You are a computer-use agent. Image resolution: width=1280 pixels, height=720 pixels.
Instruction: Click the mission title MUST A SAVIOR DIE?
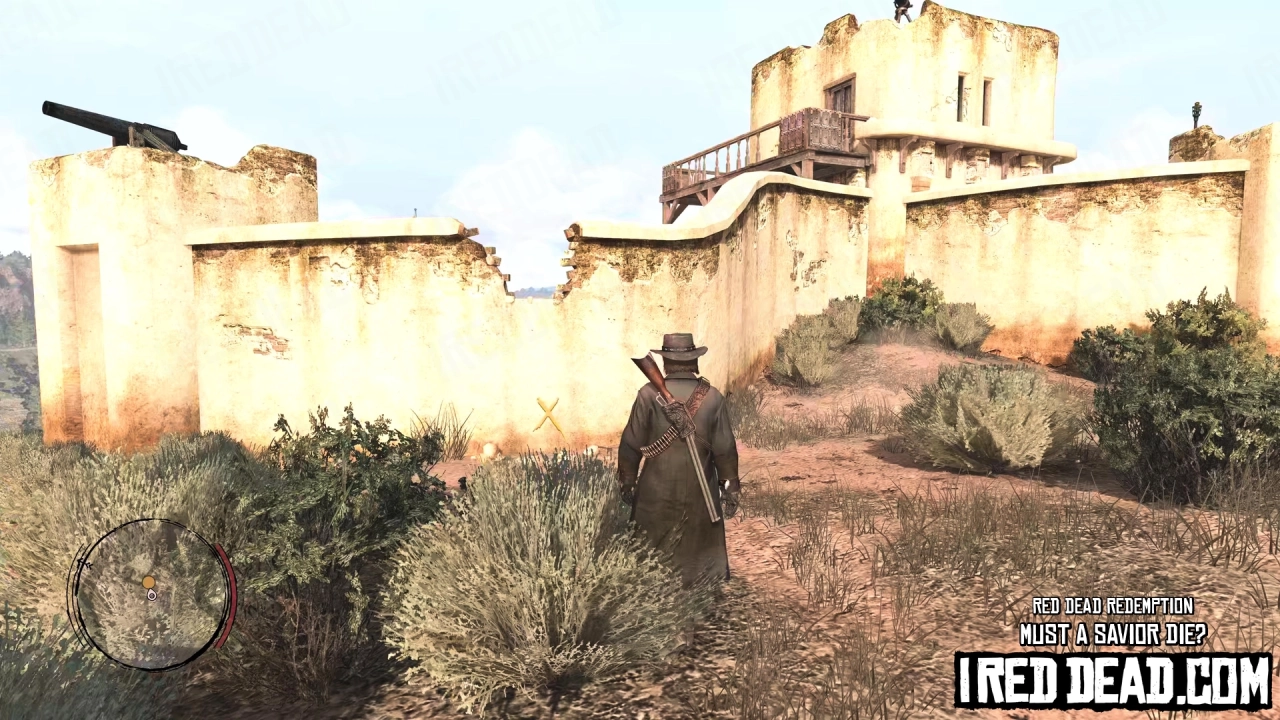1113,632
